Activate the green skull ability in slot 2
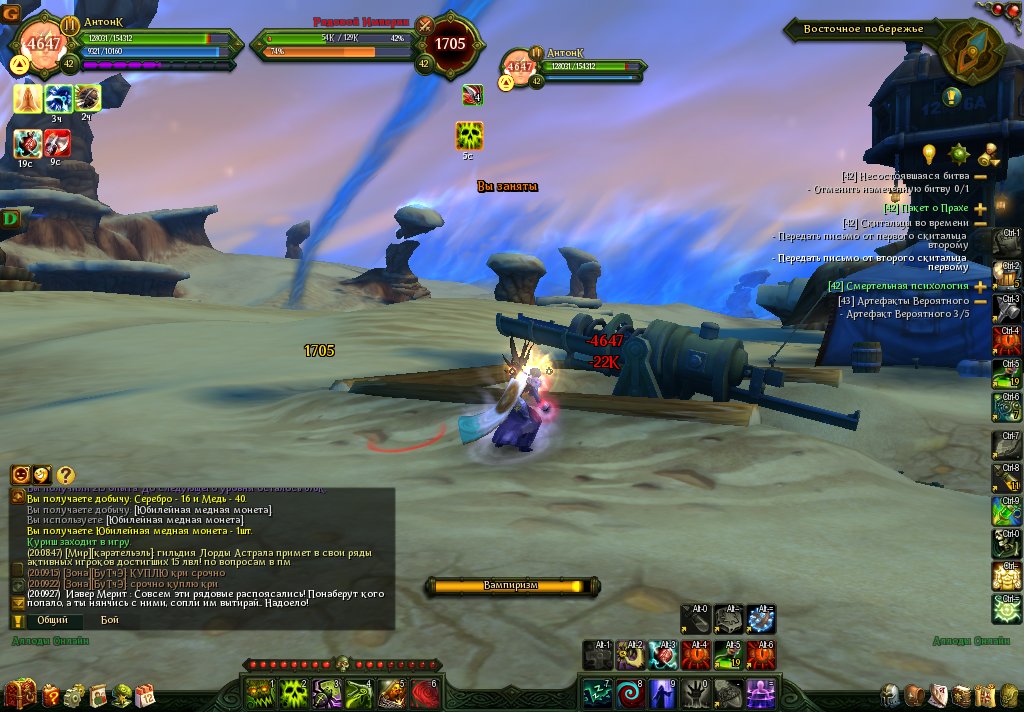1024x712 pixels. 293,690
